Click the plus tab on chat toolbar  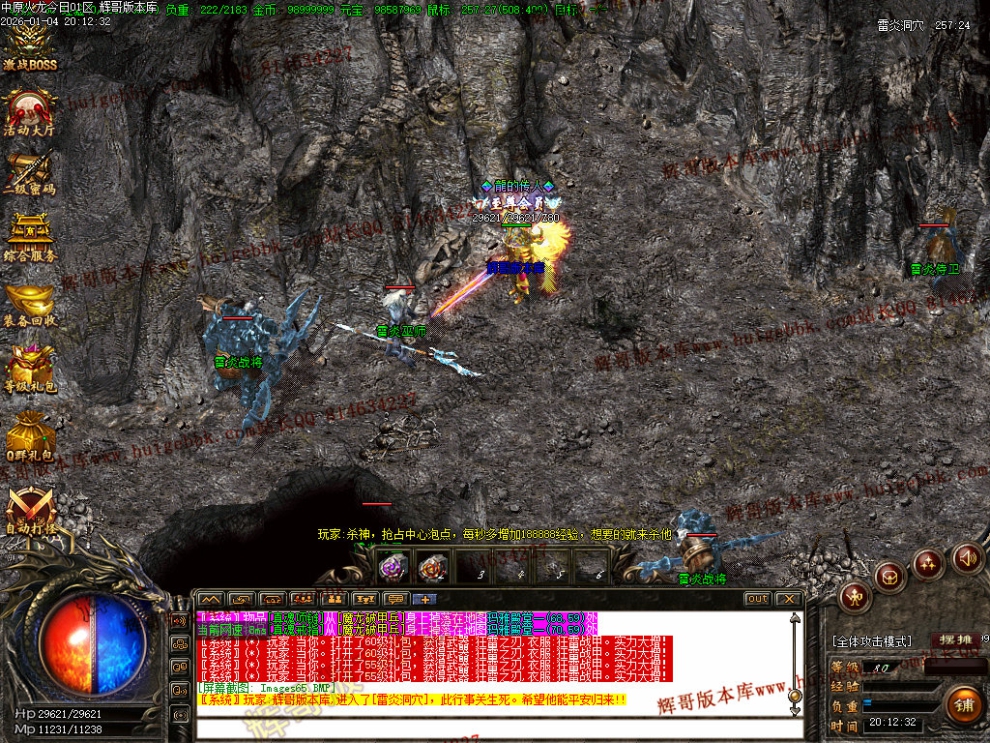tap(424, 600)
